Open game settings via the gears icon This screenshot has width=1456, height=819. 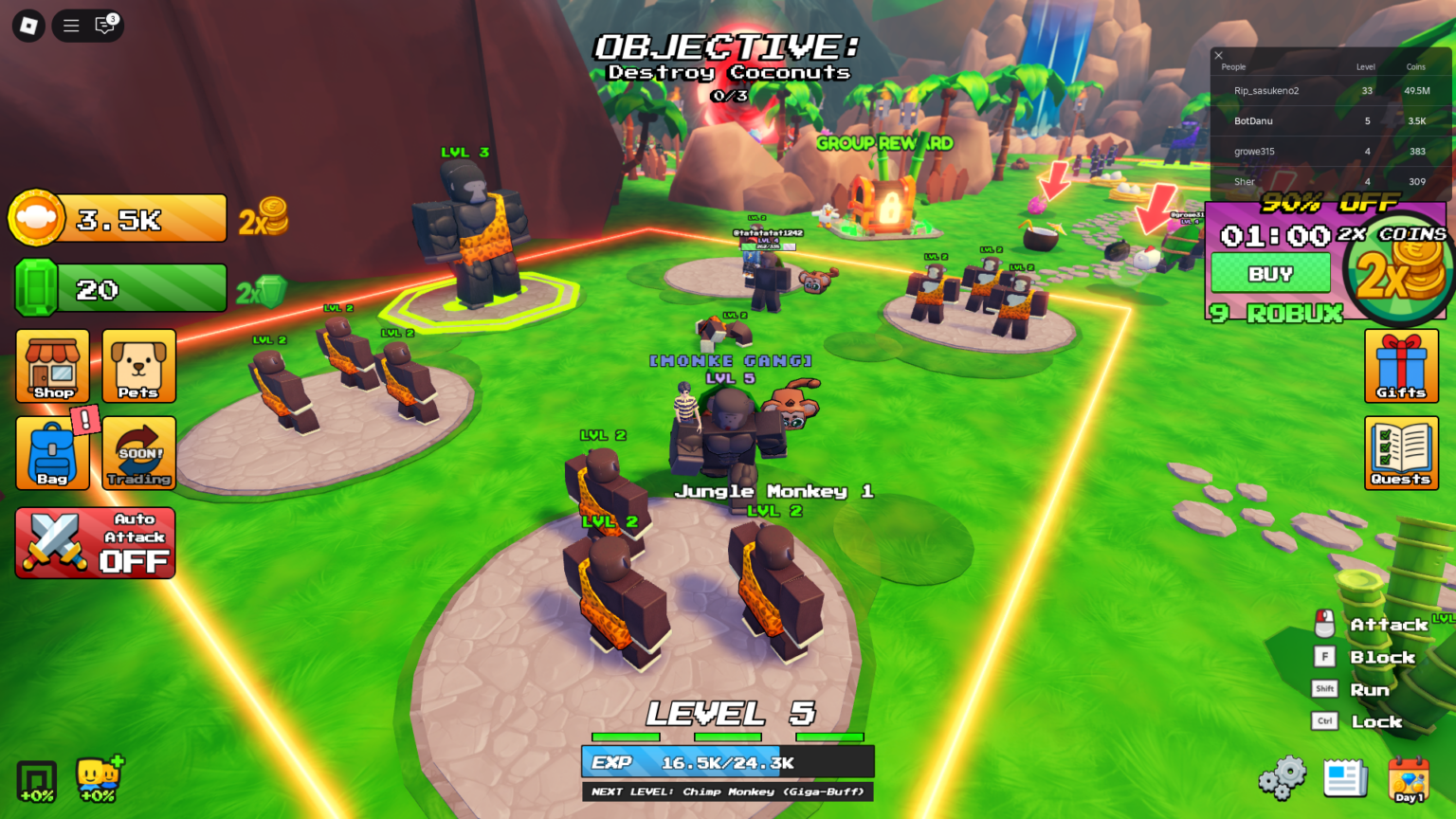click(x=1282, y=777)
